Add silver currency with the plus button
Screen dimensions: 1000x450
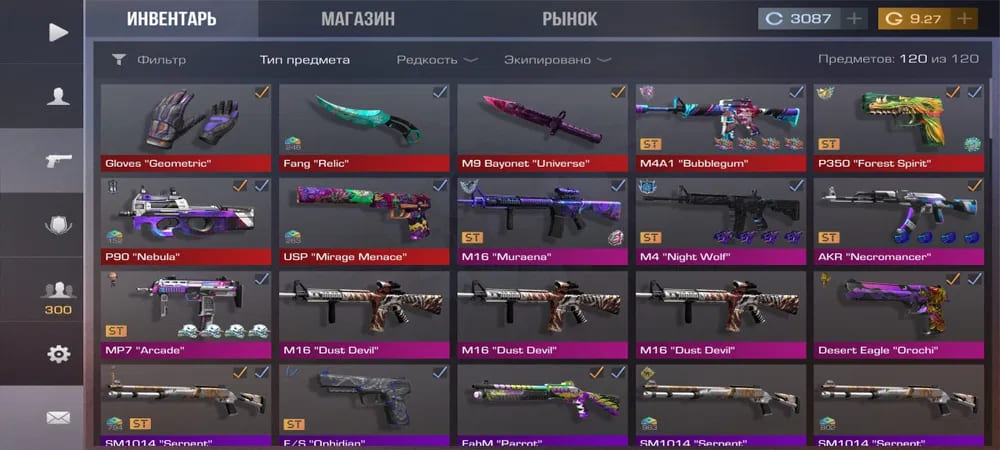point(854,19)
